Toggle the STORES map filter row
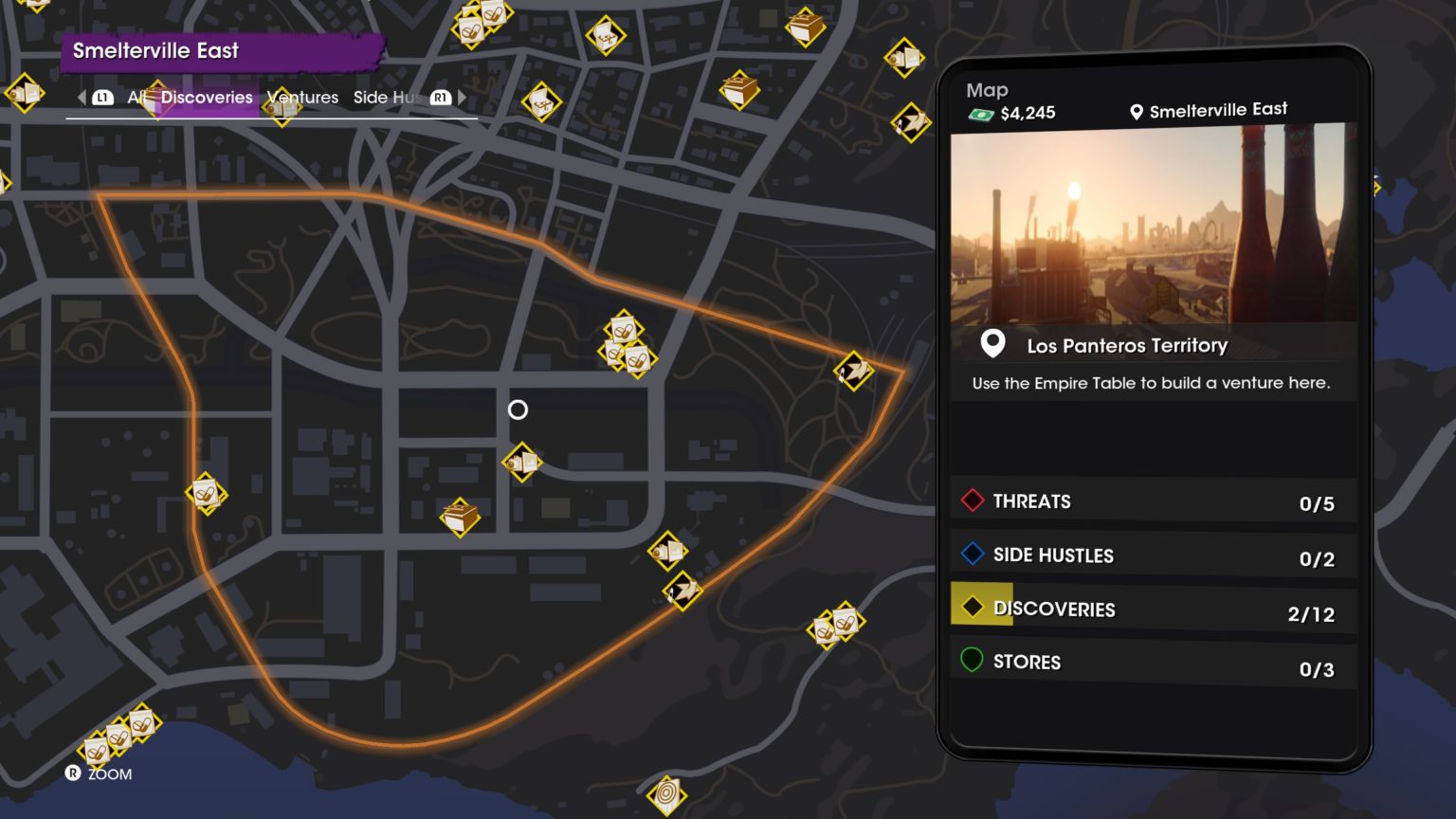Screen dimensions: 1456x819 pos(1152,661)
